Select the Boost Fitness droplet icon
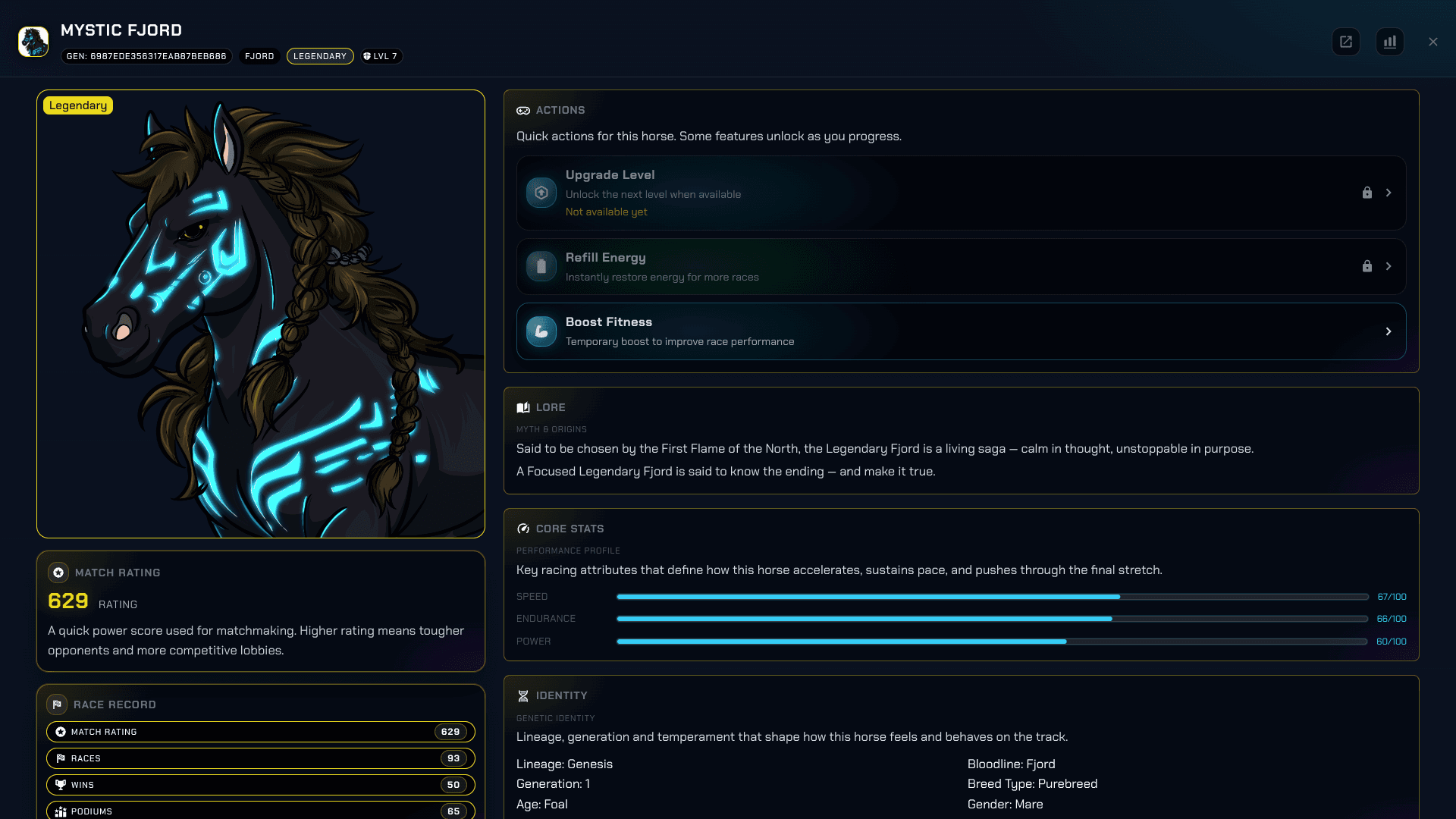Image resolution: width=1456 pixels, height=819 pixels. [541, 331]
